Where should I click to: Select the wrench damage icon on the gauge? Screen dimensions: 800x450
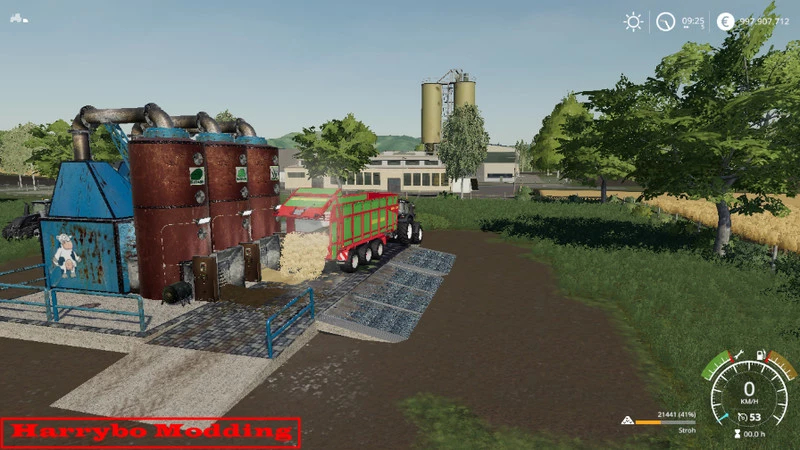(738, 354)
